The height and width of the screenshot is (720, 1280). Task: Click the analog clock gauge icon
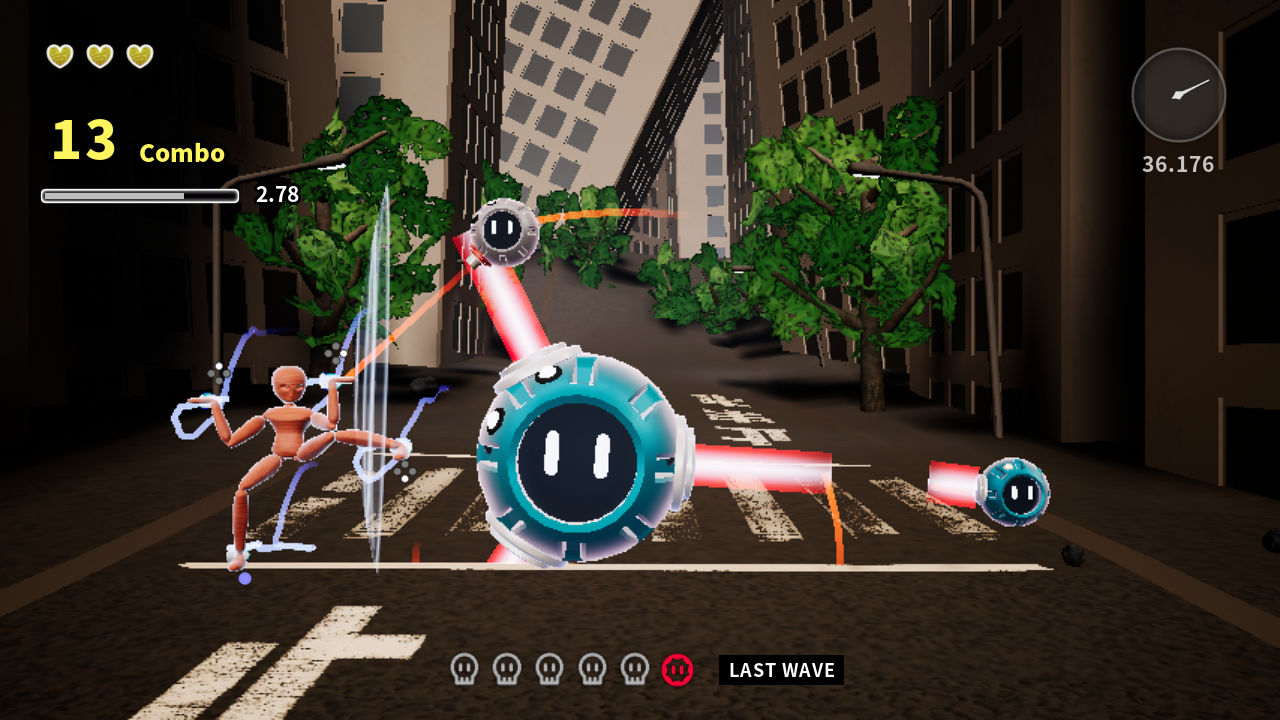1177,94
